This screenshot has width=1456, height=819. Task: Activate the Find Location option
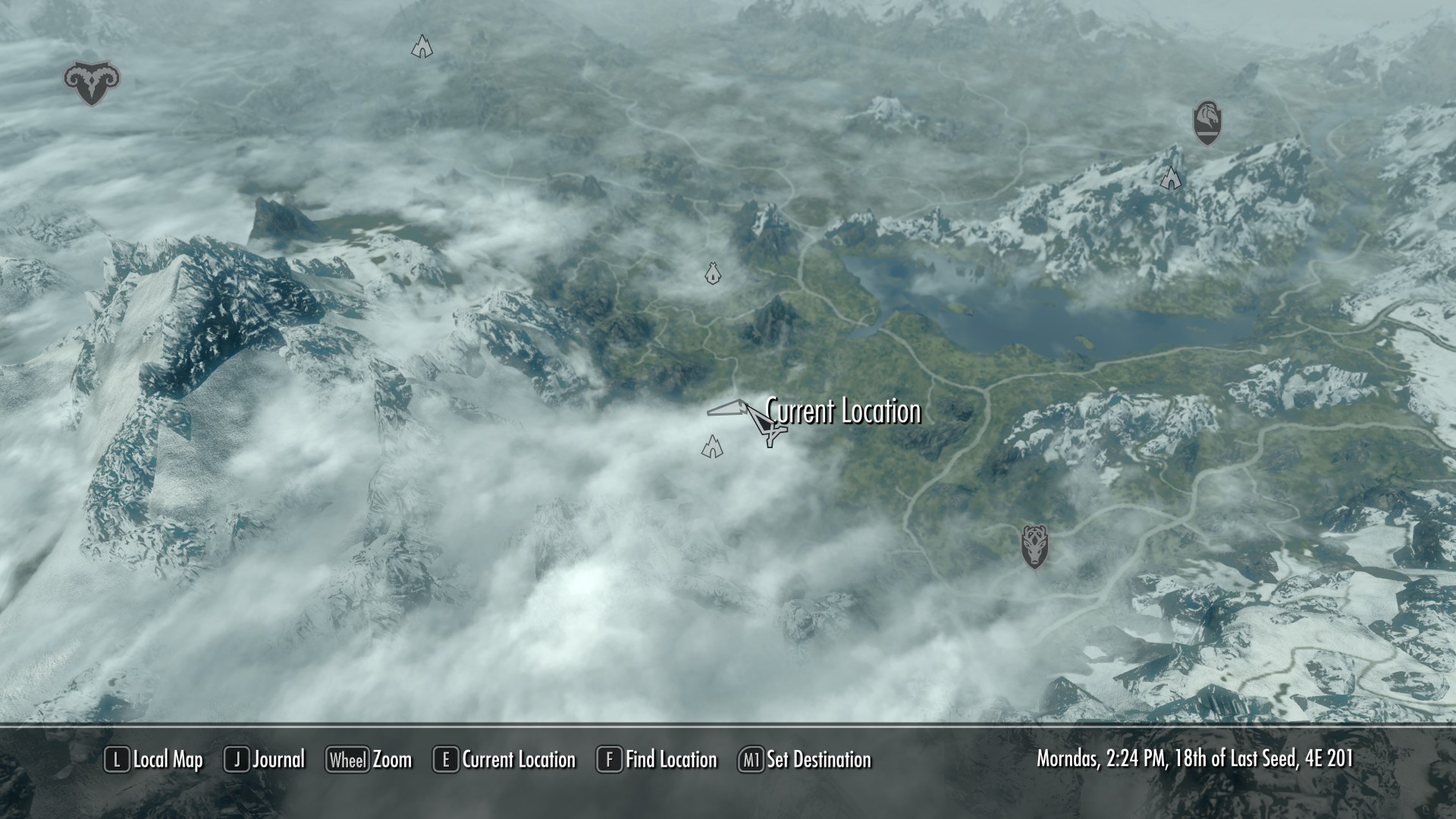pyautogui.click(x=657, y=760)
